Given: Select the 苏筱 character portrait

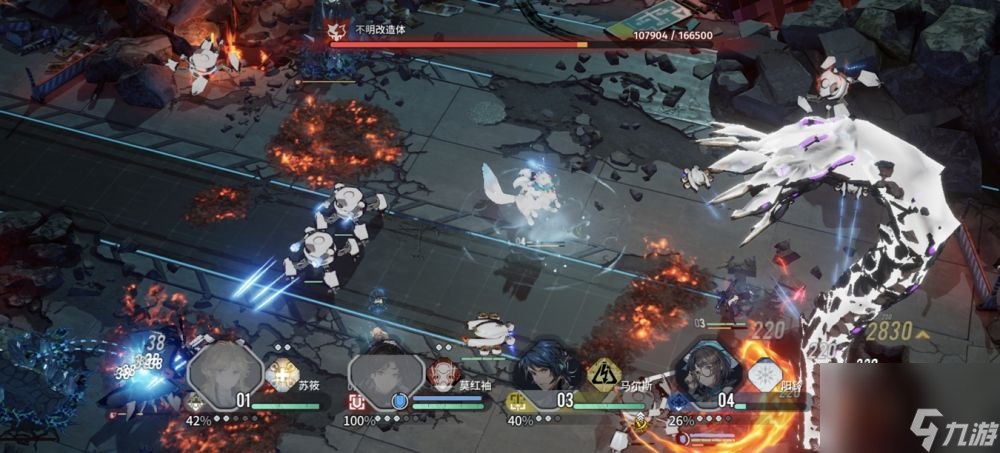Looking at the screenshot, I should pos(224,372).
